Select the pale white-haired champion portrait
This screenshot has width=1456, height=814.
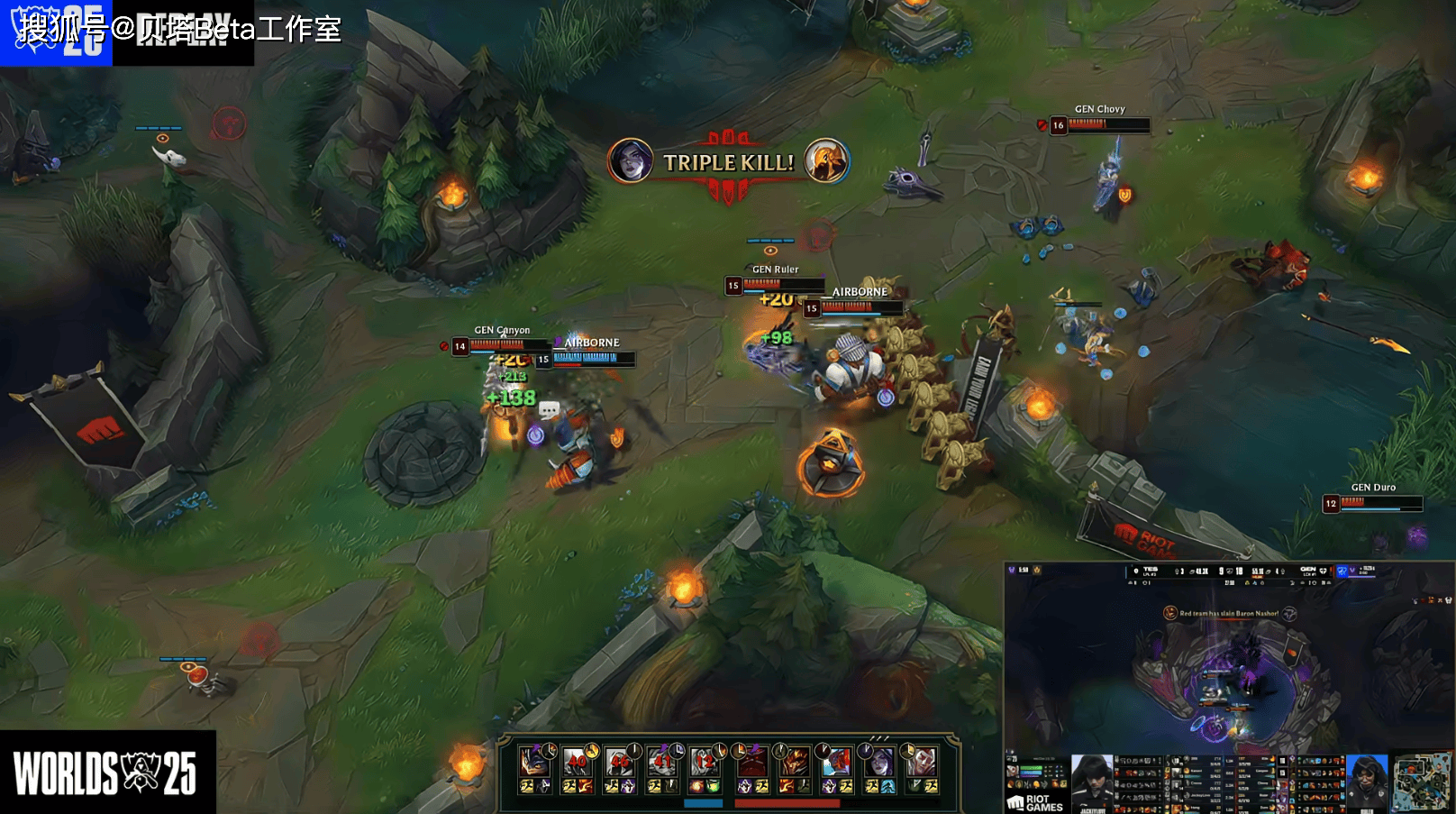click(922, 763)
